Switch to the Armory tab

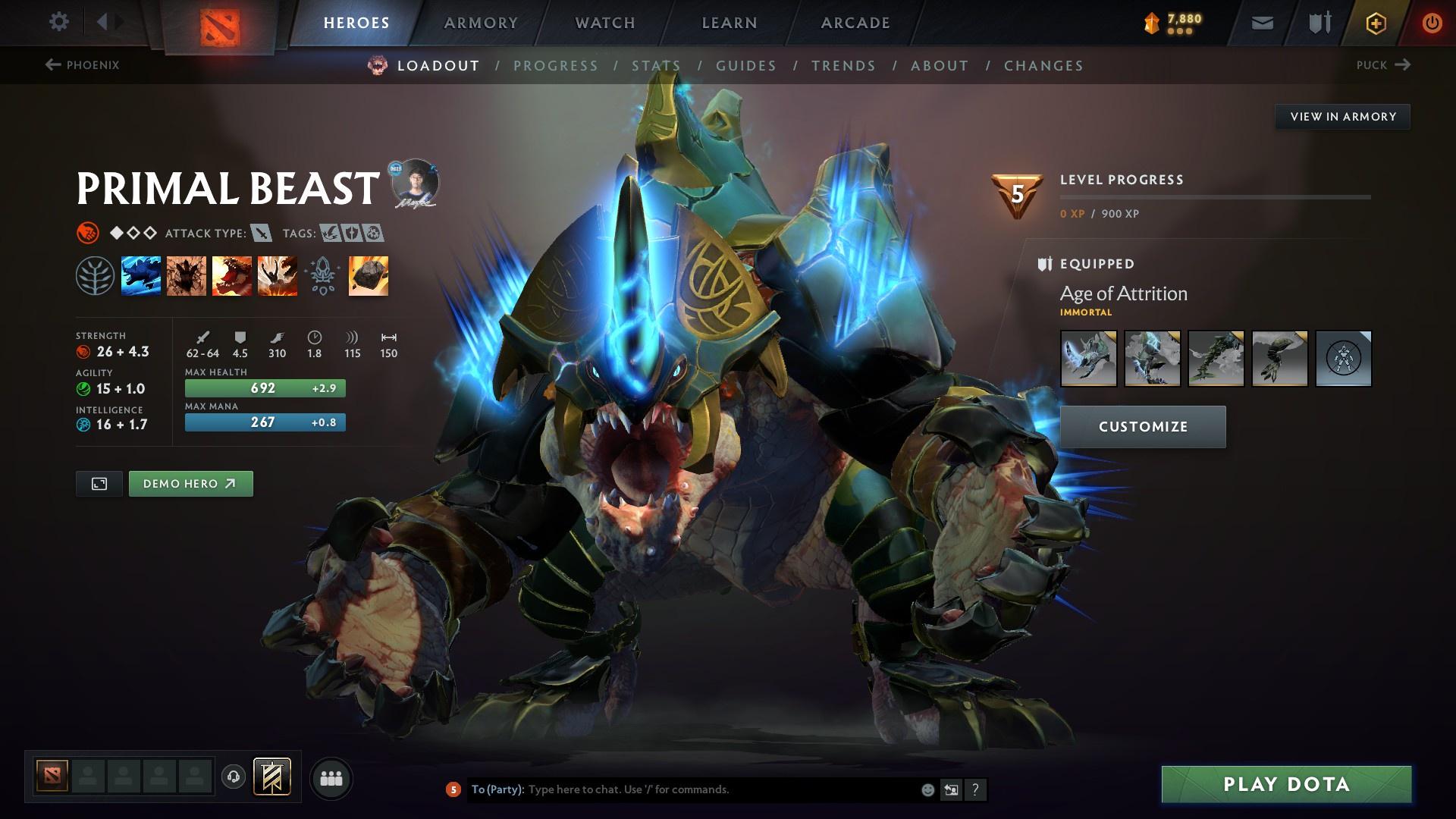pyautogui.click(x=481, y=23)
